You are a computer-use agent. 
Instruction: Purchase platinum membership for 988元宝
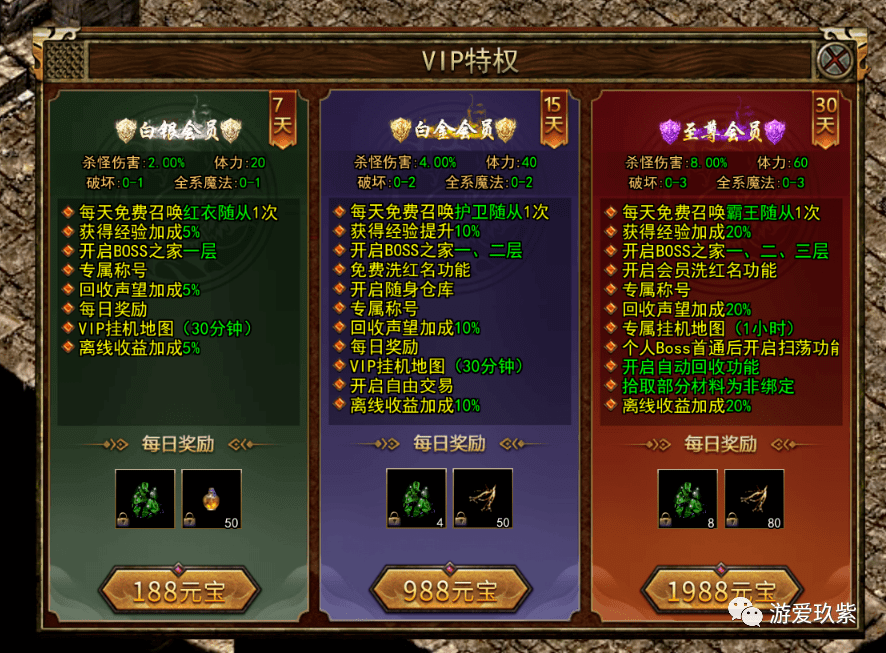click(450, 591)
